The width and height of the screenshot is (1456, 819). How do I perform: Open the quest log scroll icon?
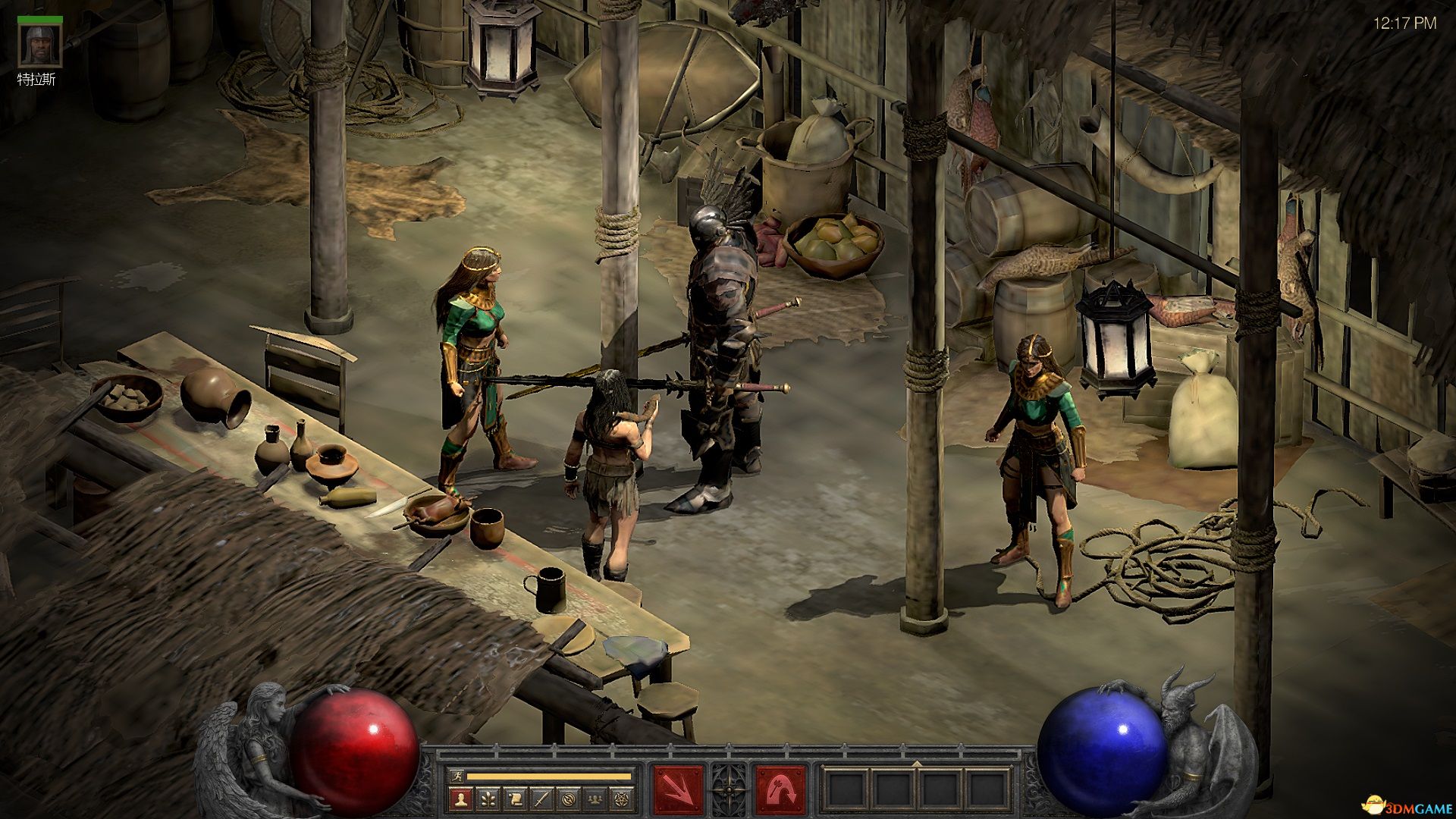515,799
